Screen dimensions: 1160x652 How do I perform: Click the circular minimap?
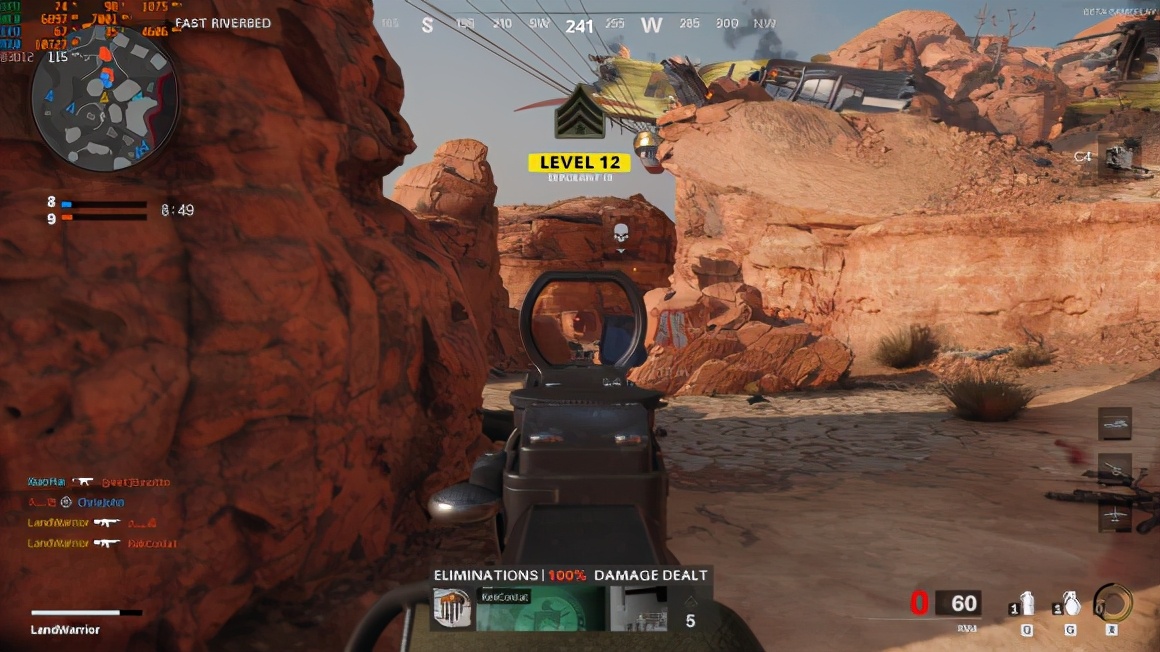point(104,98)
